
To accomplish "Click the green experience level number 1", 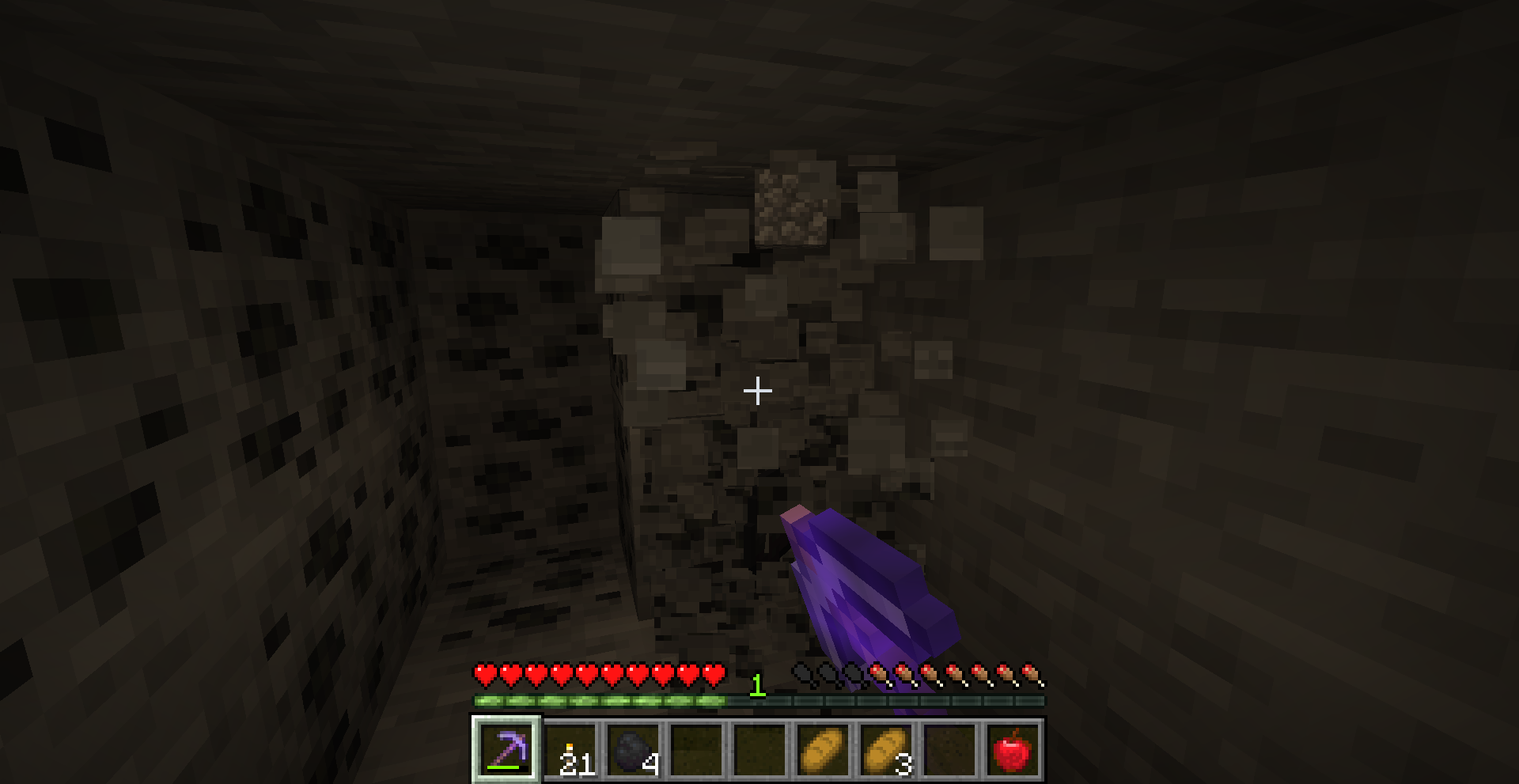I will (758, 685).
